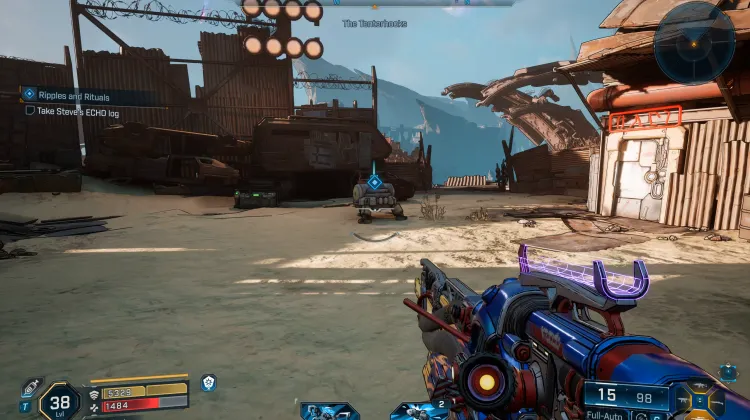Click the hexagonal badge above the weapon wheel
Screen dimensions: 750x420
click(x=728, y=371)
